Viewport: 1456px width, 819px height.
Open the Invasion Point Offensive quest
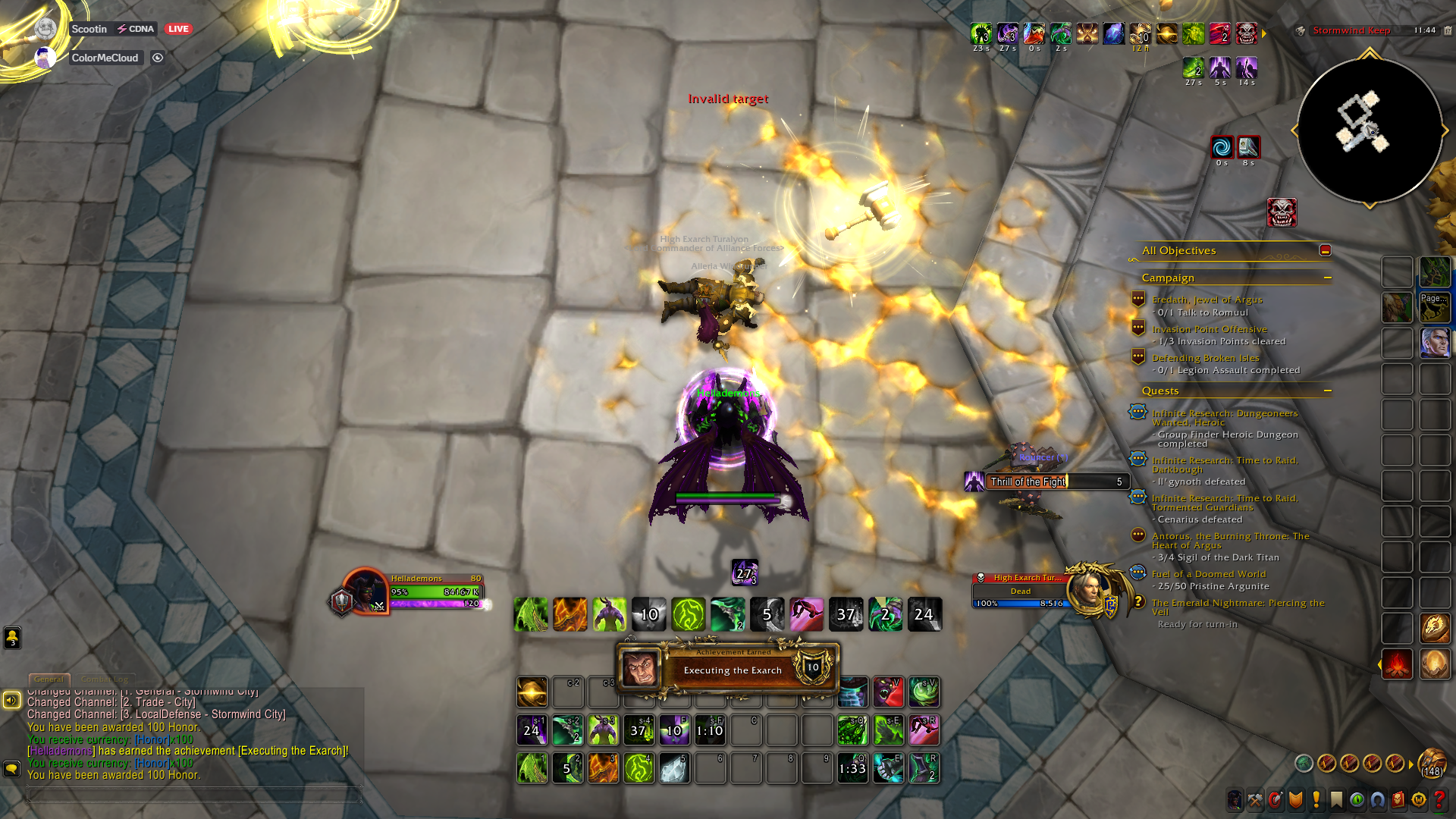[x=1209, y=329]
